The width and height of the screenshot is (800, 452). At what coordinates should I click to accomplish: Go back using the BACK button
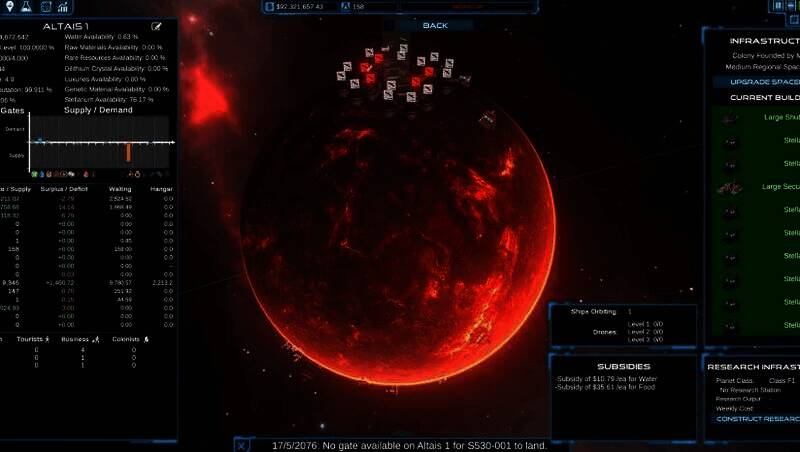tap(435, 25)
